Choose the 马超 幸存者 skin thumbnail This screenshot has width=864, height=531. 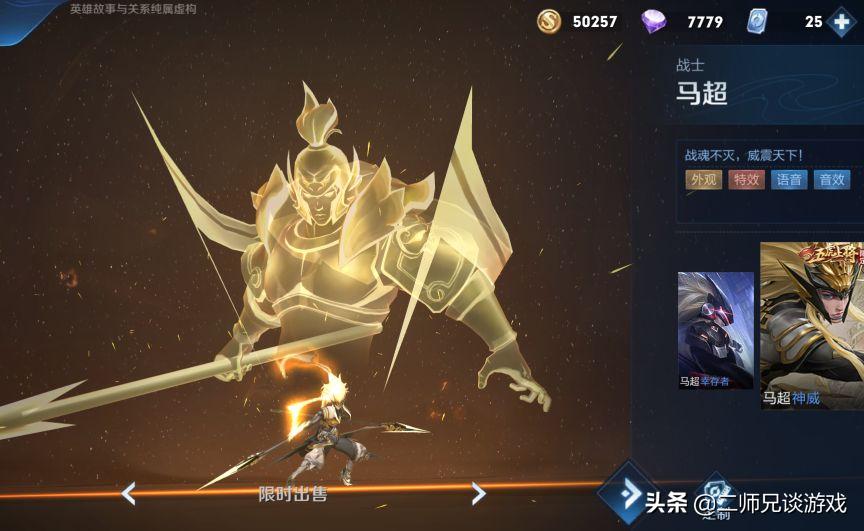(716, 330)
